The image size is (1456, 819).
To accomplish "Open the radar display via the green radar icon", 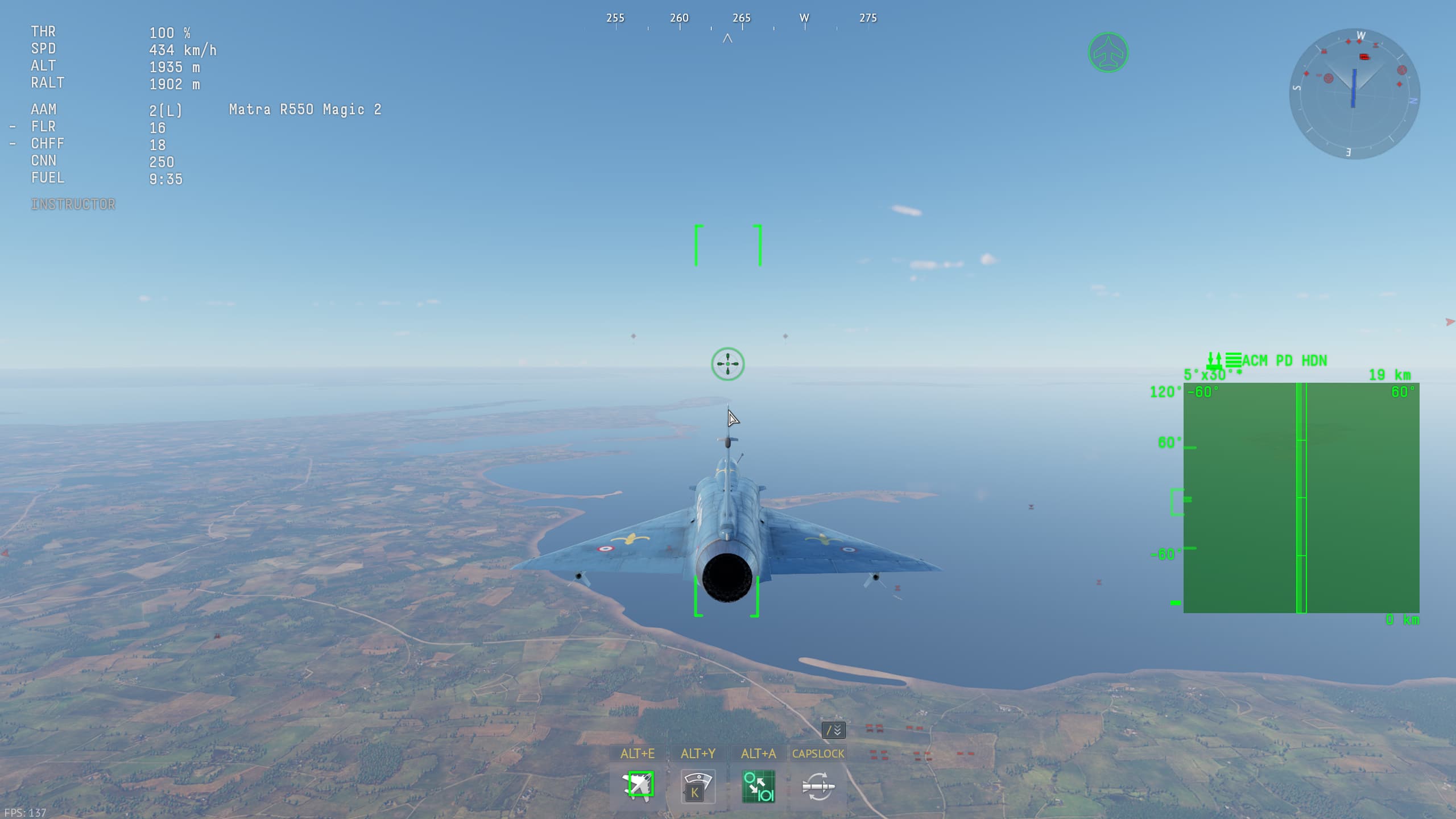I will pyautogui.click(x=758, y=787).
